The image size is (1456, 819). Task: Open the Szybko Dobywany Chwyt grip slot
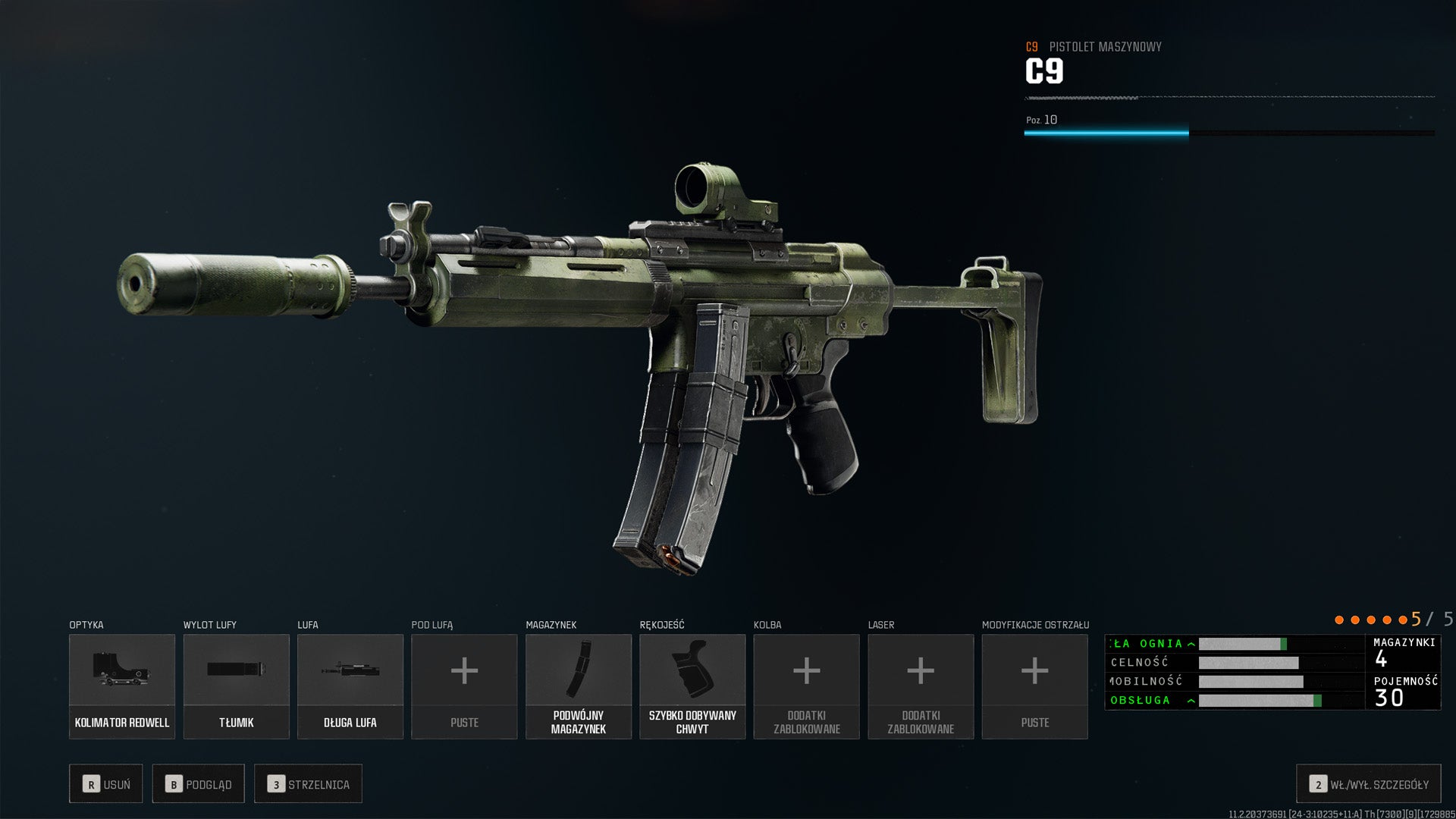click(x=692, y=686)
